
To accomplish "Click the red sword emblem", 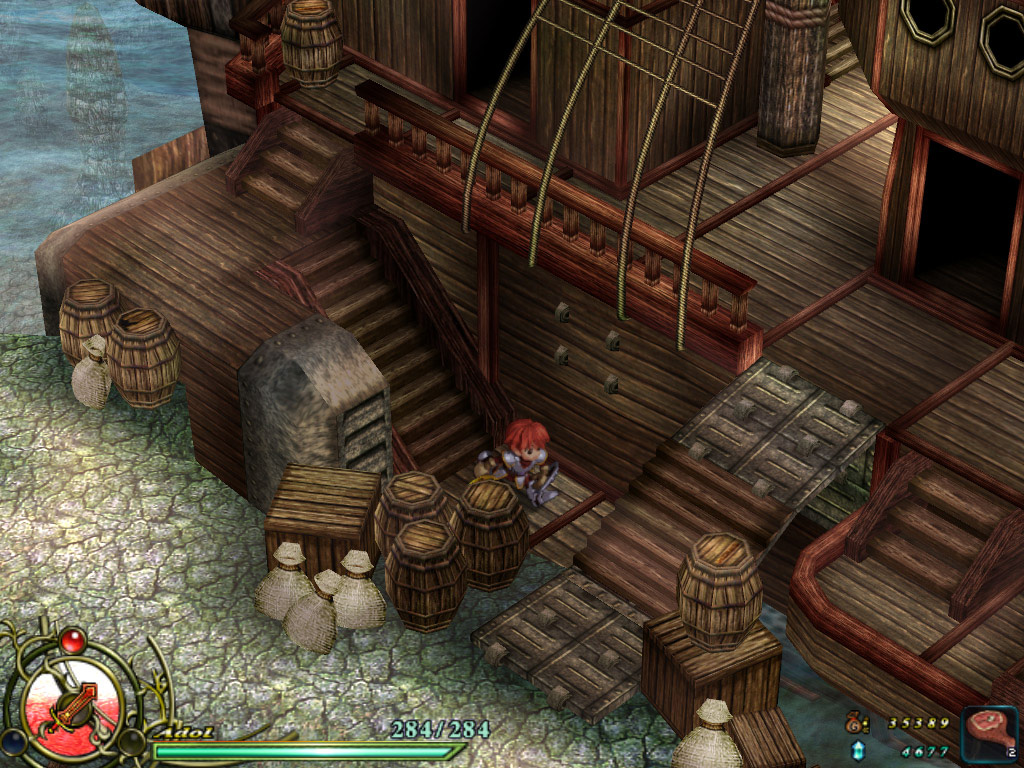I will (73, 705).
